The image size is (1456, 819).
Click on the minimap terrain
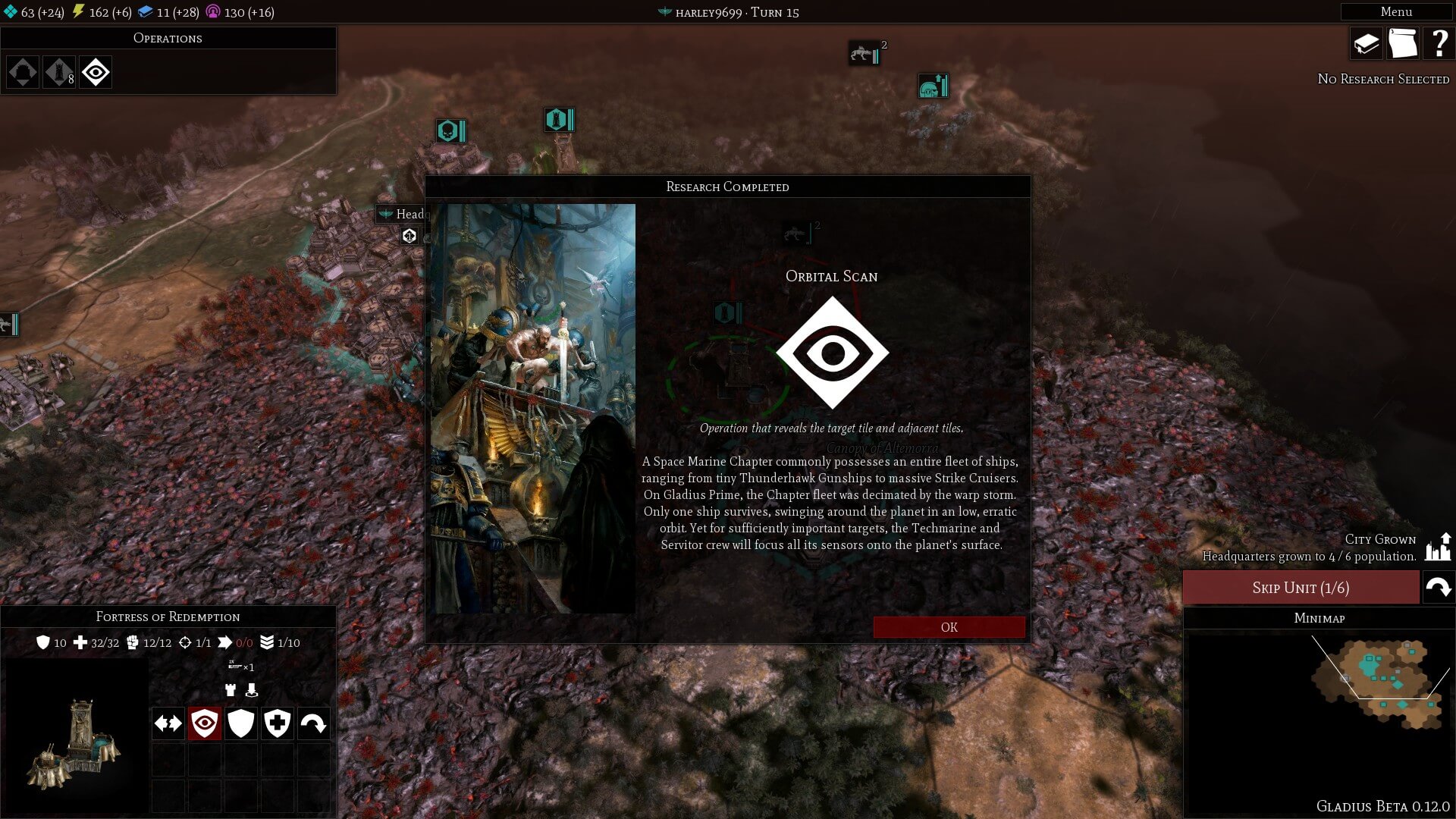click(x=1380, y=682)
